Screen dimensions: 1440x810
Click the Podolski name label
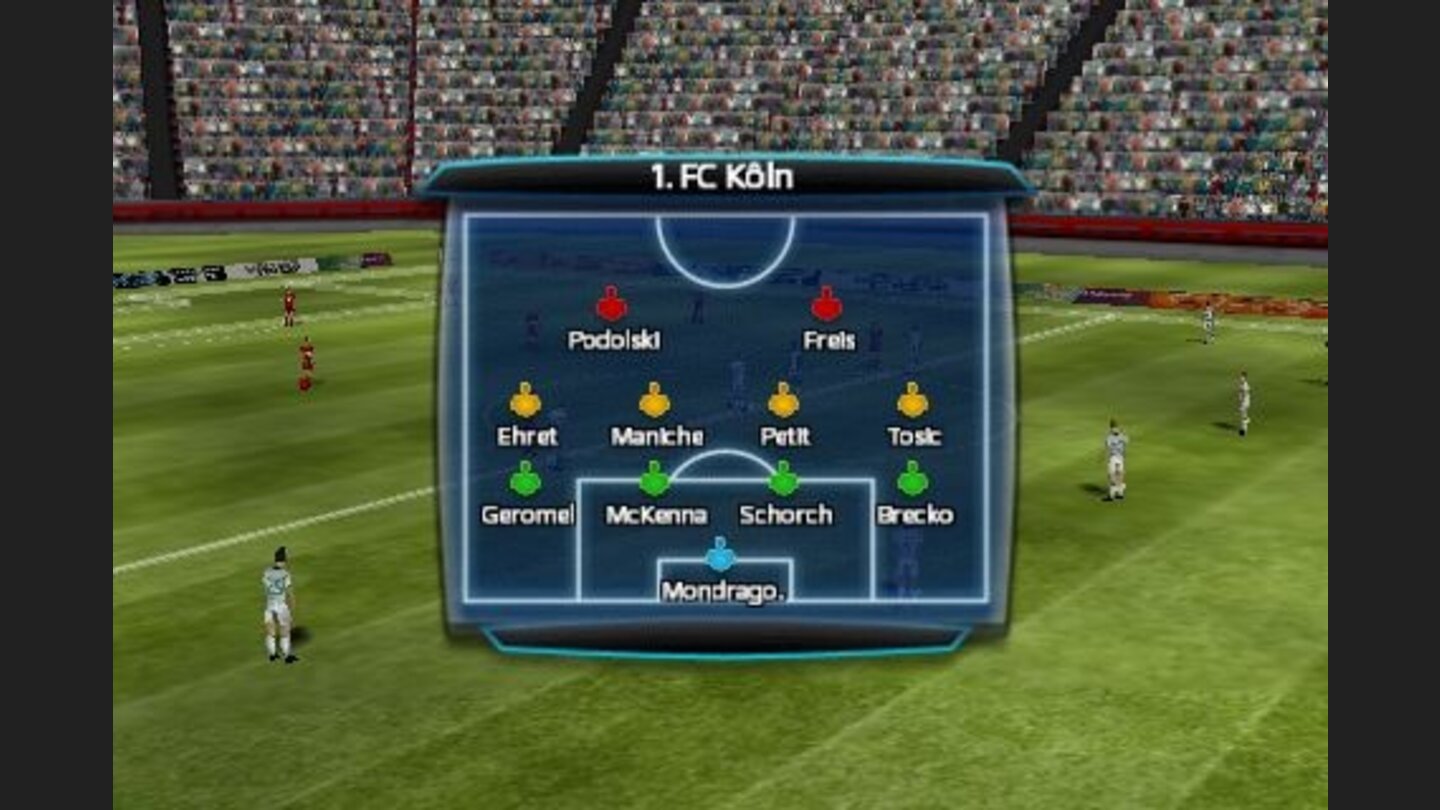click(614, 340)
